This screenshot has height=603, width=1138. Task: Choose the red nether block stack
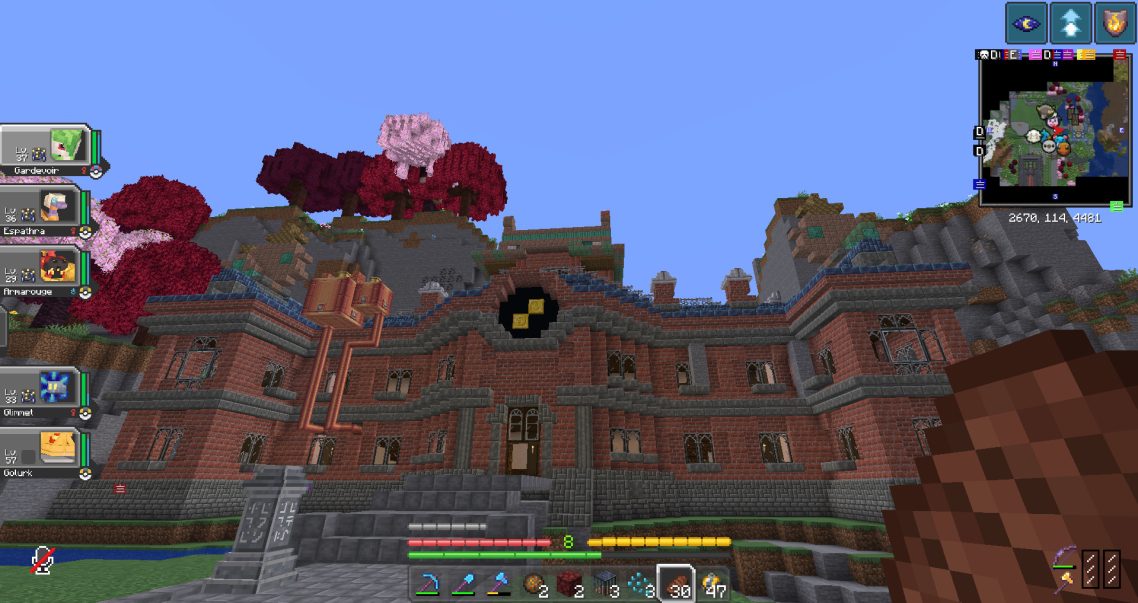(x=570, y=585)
